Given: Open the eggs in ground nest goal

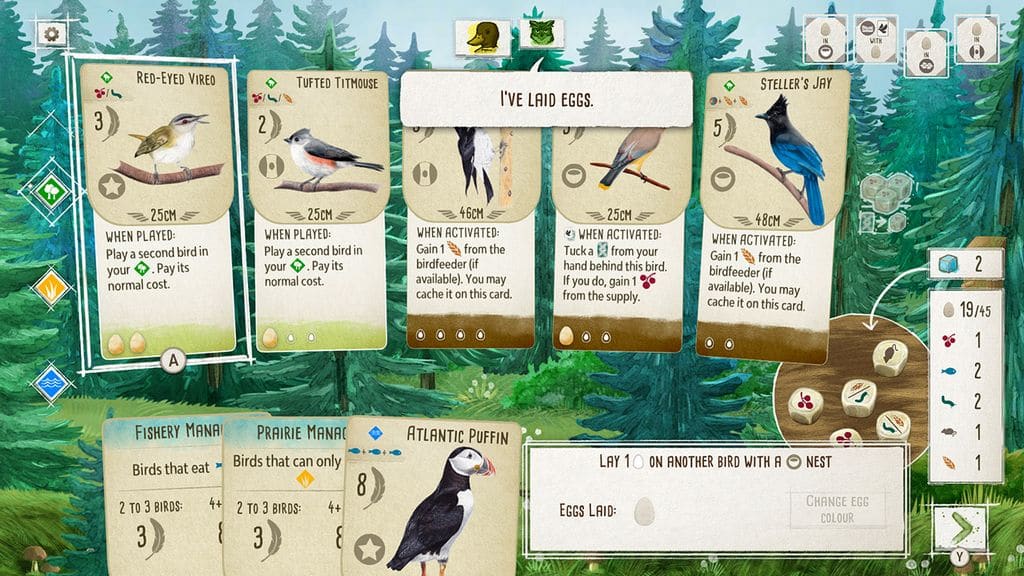Looking at the screenshot, I should coord(926,50).
